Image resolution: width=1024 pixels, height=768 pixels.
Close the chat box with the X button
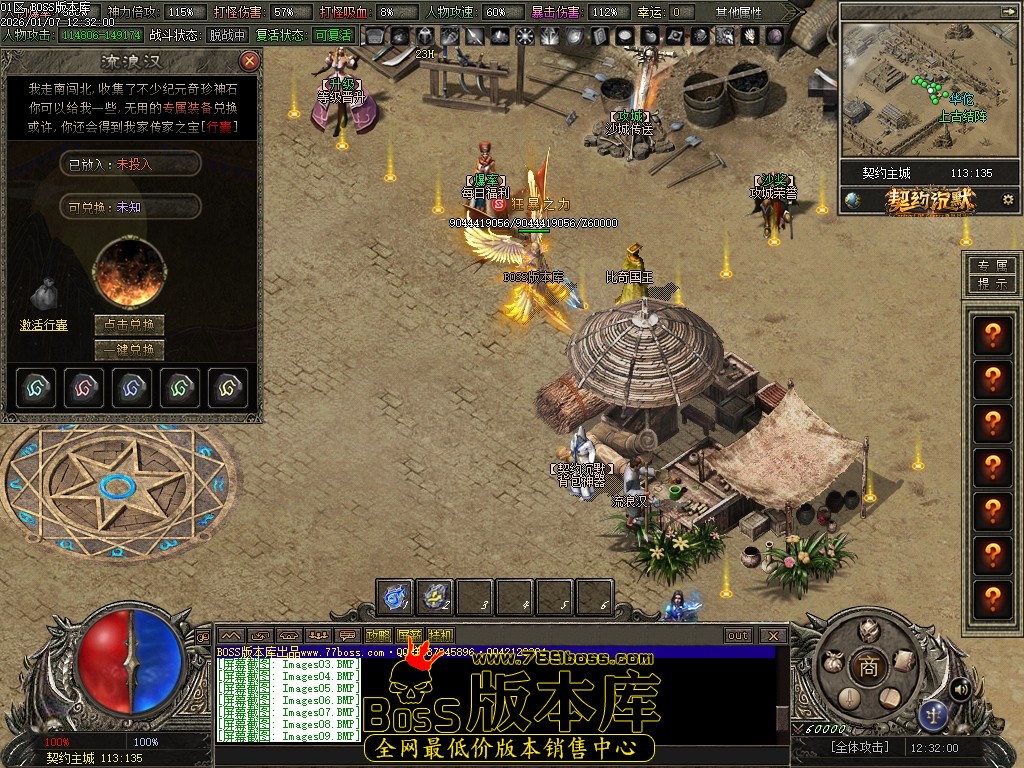(x=772, y=635)
